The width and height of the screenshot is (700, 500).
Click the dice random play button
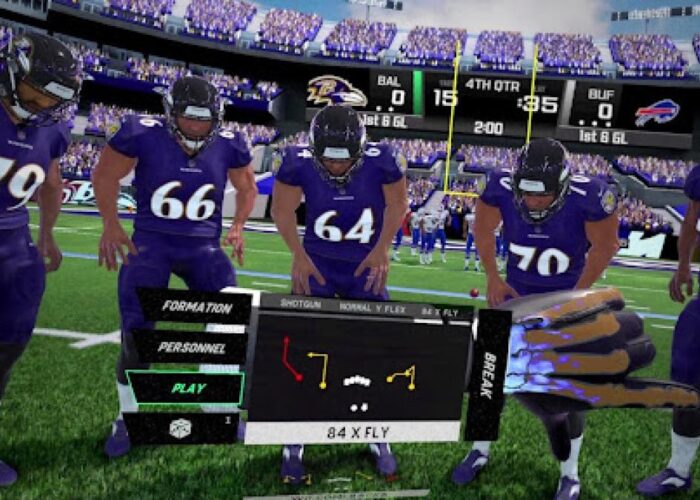pos(182,427)
